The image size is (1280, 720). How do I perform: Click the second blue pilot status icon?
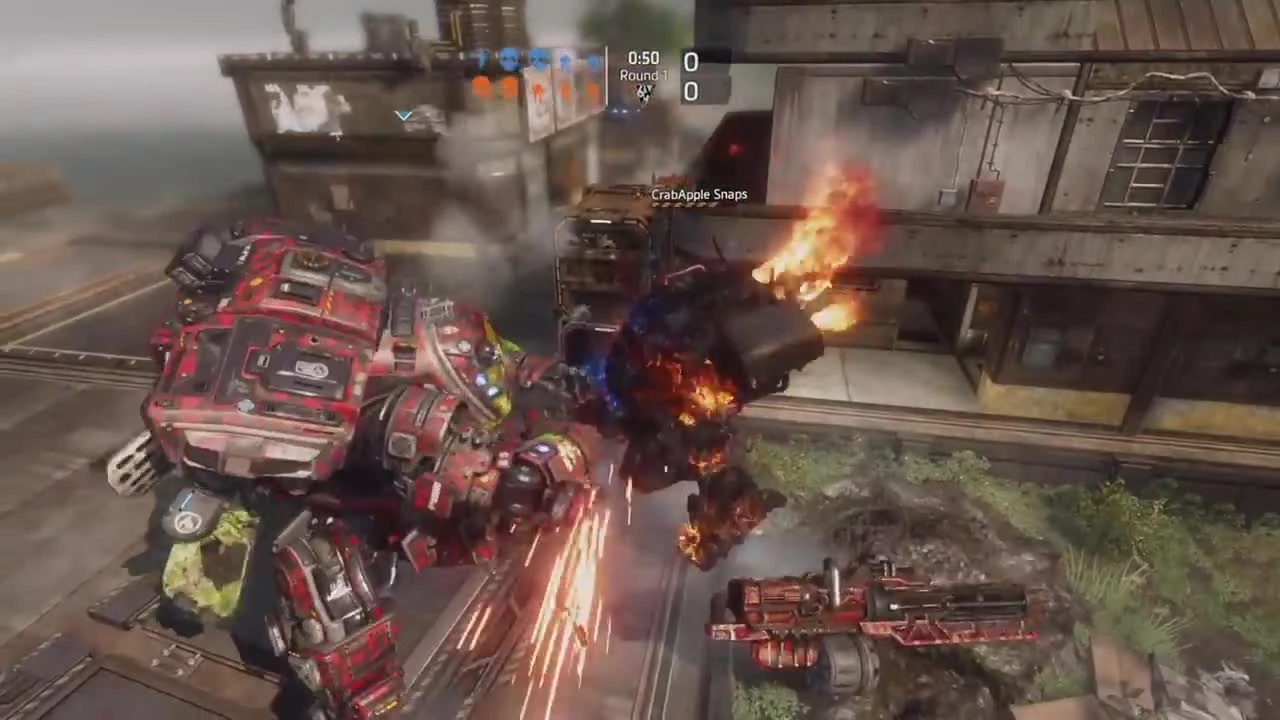coord(508,59)
